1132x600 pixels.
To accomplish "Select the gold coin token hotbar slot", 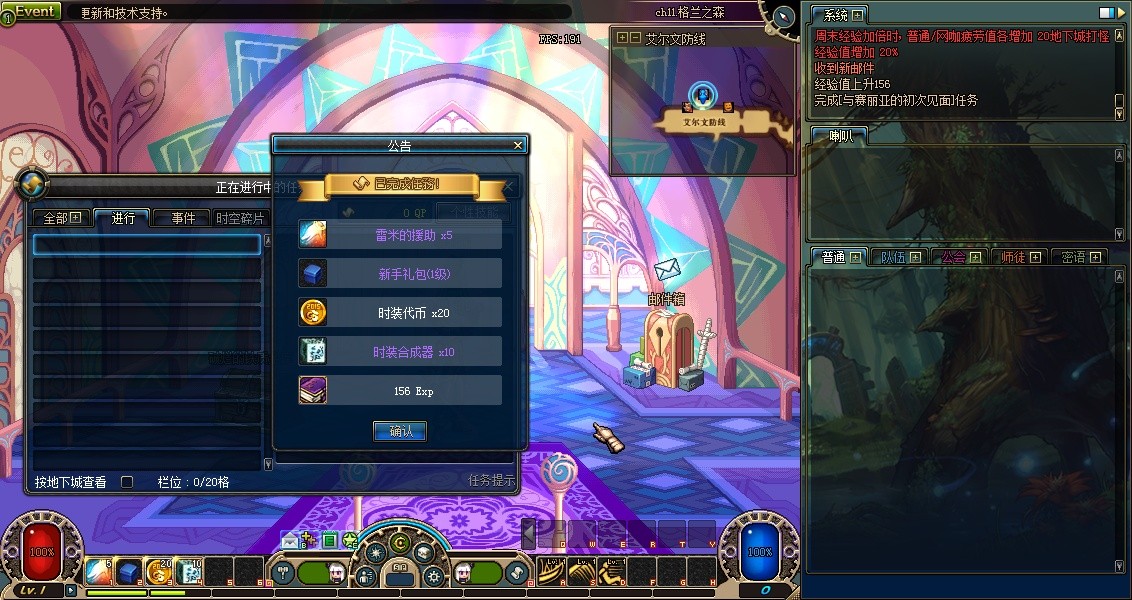I will point(158,571).
